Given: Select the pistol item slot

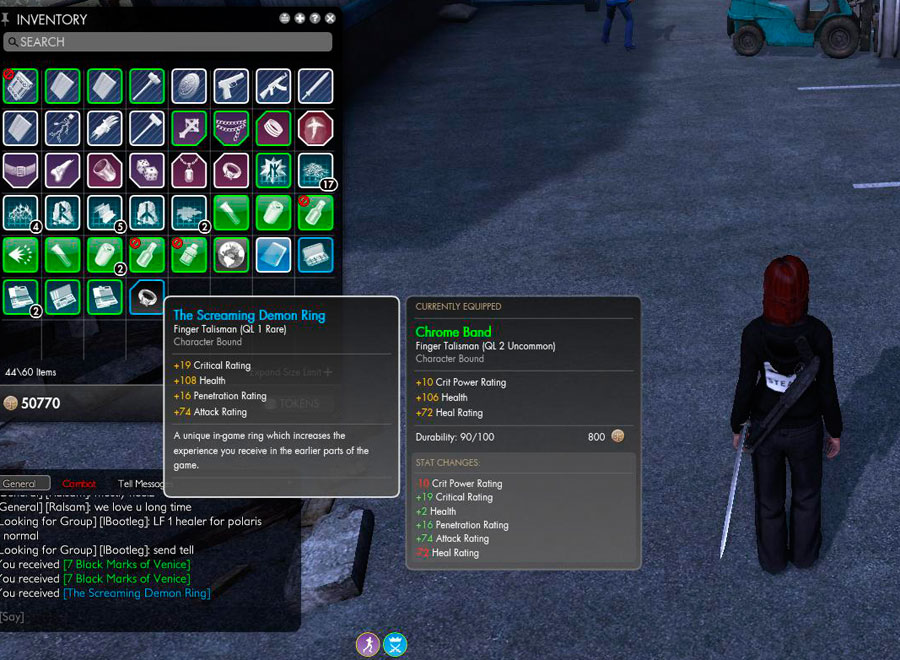Looking at the screenshot, I should click(231, 86).
